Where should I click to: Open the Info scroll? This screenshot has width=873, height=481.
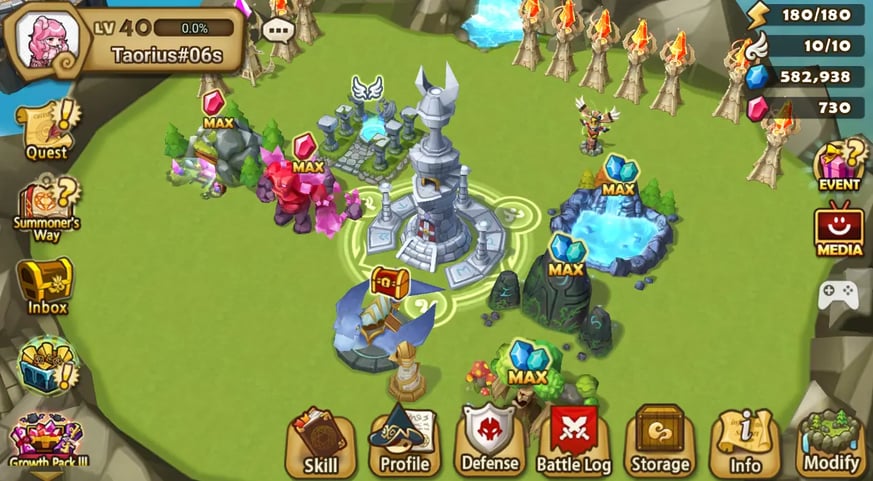click(x=745, y=441)
